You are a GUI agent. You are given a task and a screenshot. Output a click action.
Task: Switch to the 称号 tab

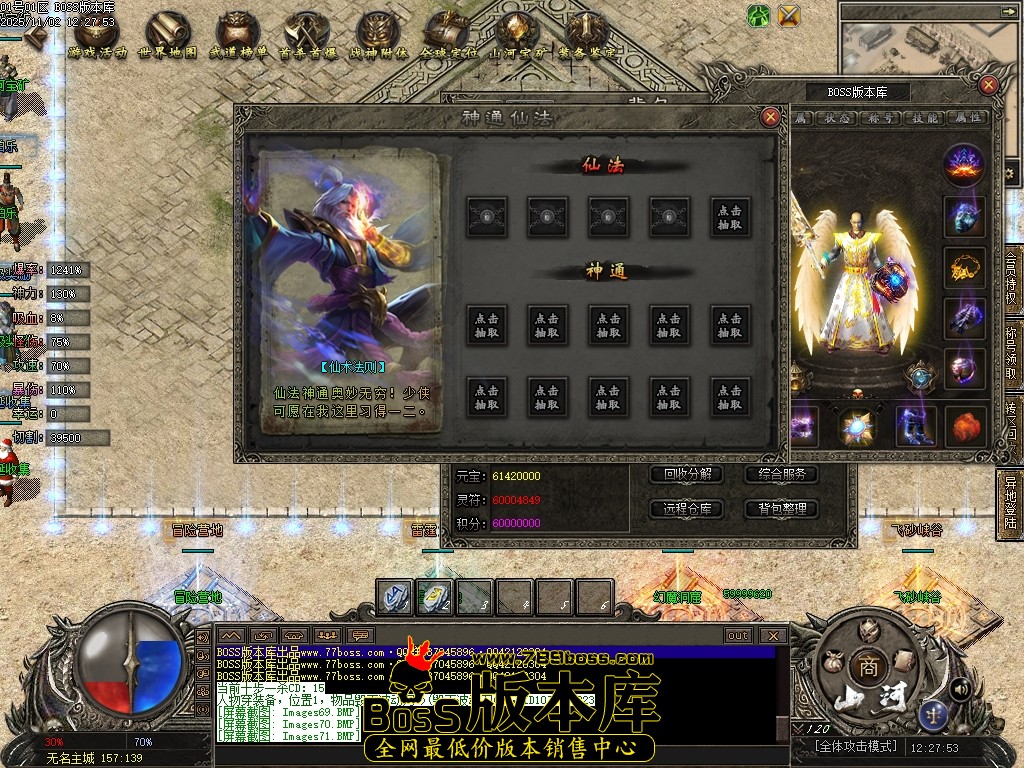tap(884, 118)
